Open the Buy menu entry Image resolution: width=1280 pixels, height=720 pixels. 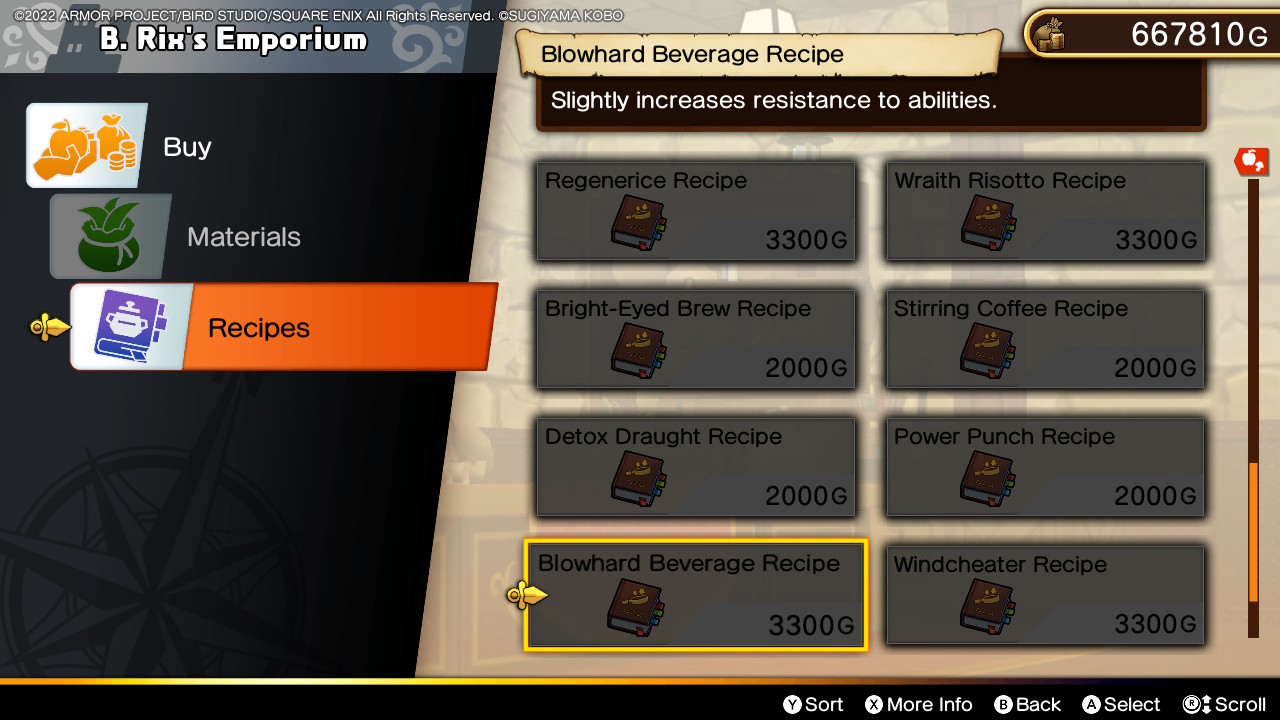tap(186, 146)
